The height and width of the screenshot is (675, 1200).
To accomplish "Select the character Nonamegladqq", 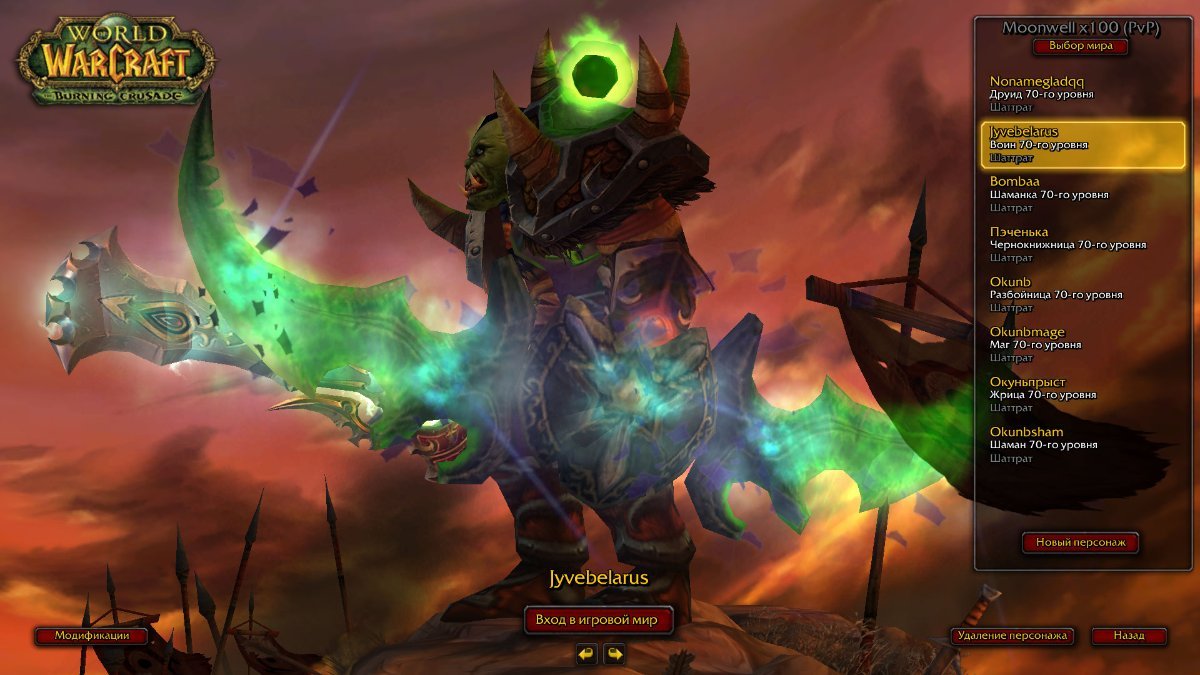I will [1082, 93].
